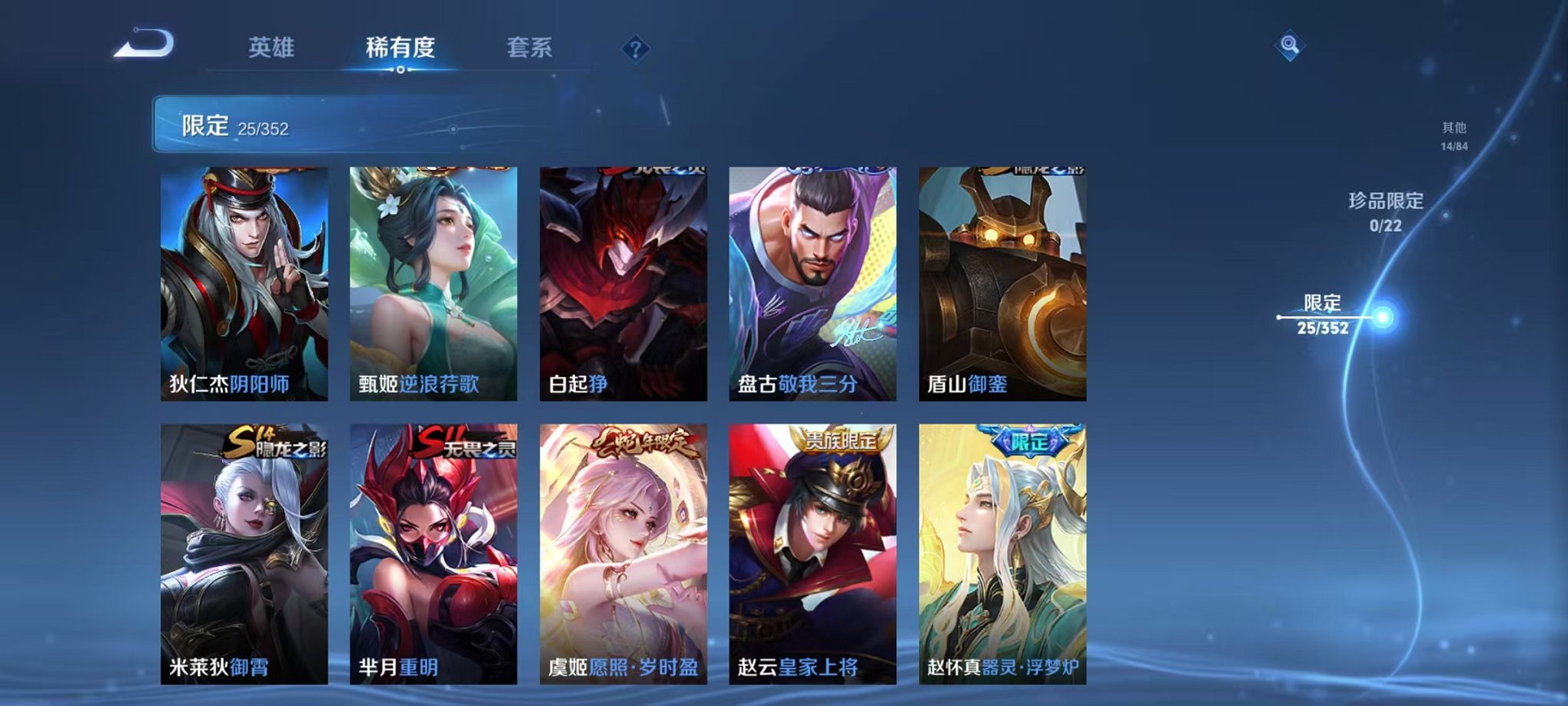Switch to the 英雄 tab
Screen dimensions: 1568x706
click(x=274, y=48)
